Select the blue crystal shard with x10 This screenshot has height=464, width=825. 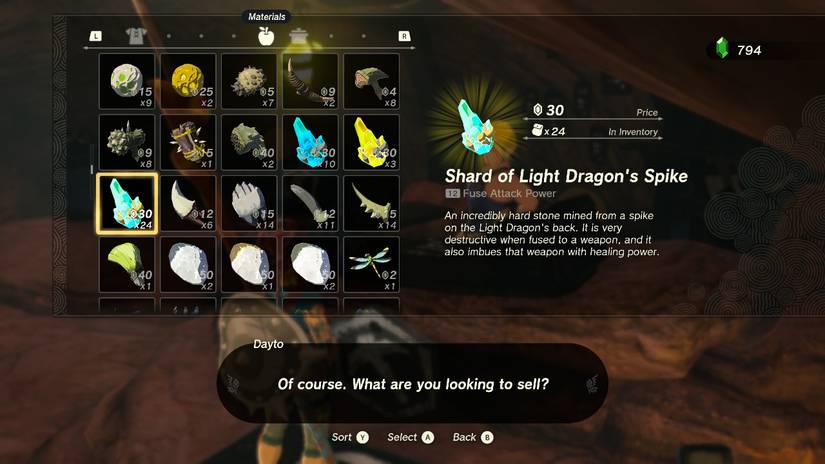pos(310,142)
